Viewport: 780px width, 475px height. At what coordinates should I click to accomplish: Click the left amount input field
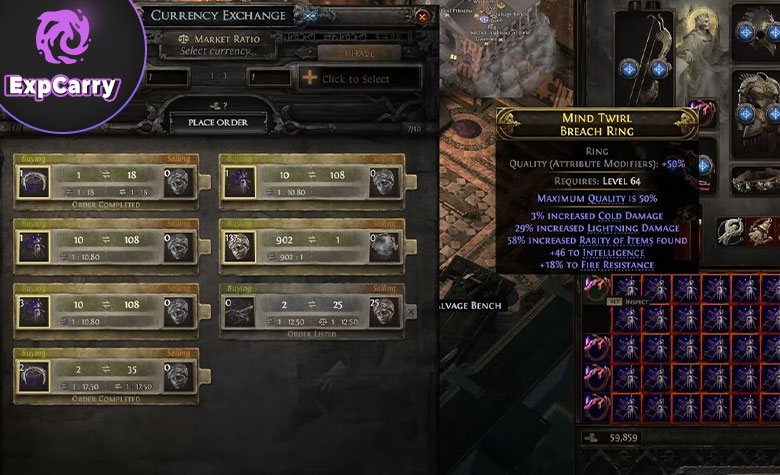tap(180, 78)
